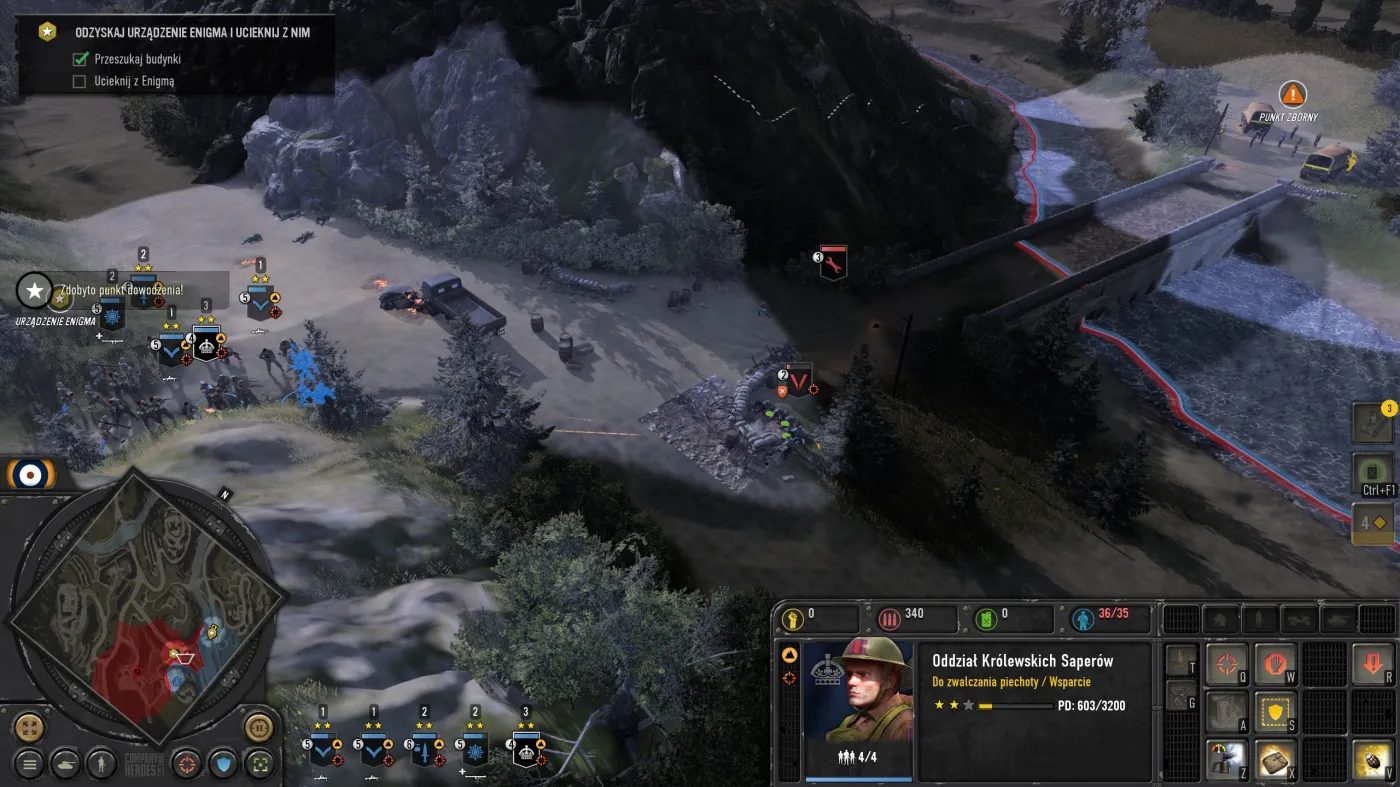Activate the attack-move crosshair command
The width and height of the screenshot is (1400, 787).
click(1226, 664)
